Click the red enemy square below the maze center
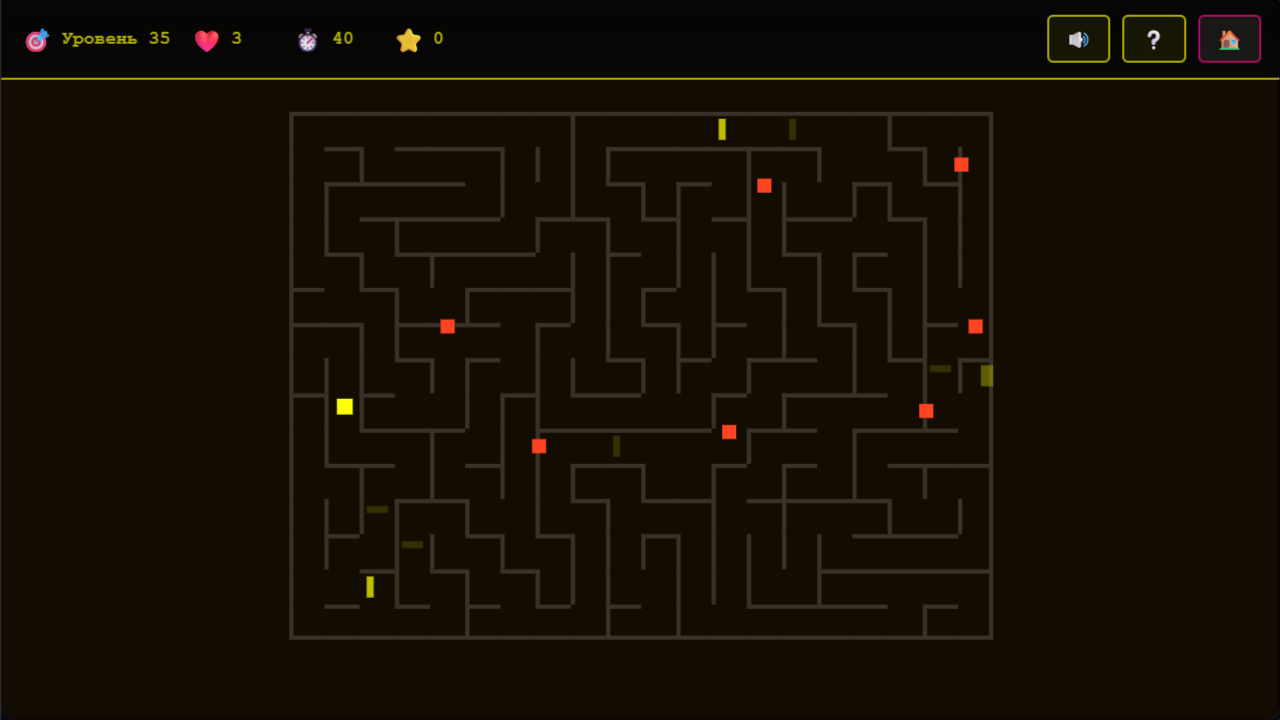This screenshot has height=720, width=1280. point(539,446)
